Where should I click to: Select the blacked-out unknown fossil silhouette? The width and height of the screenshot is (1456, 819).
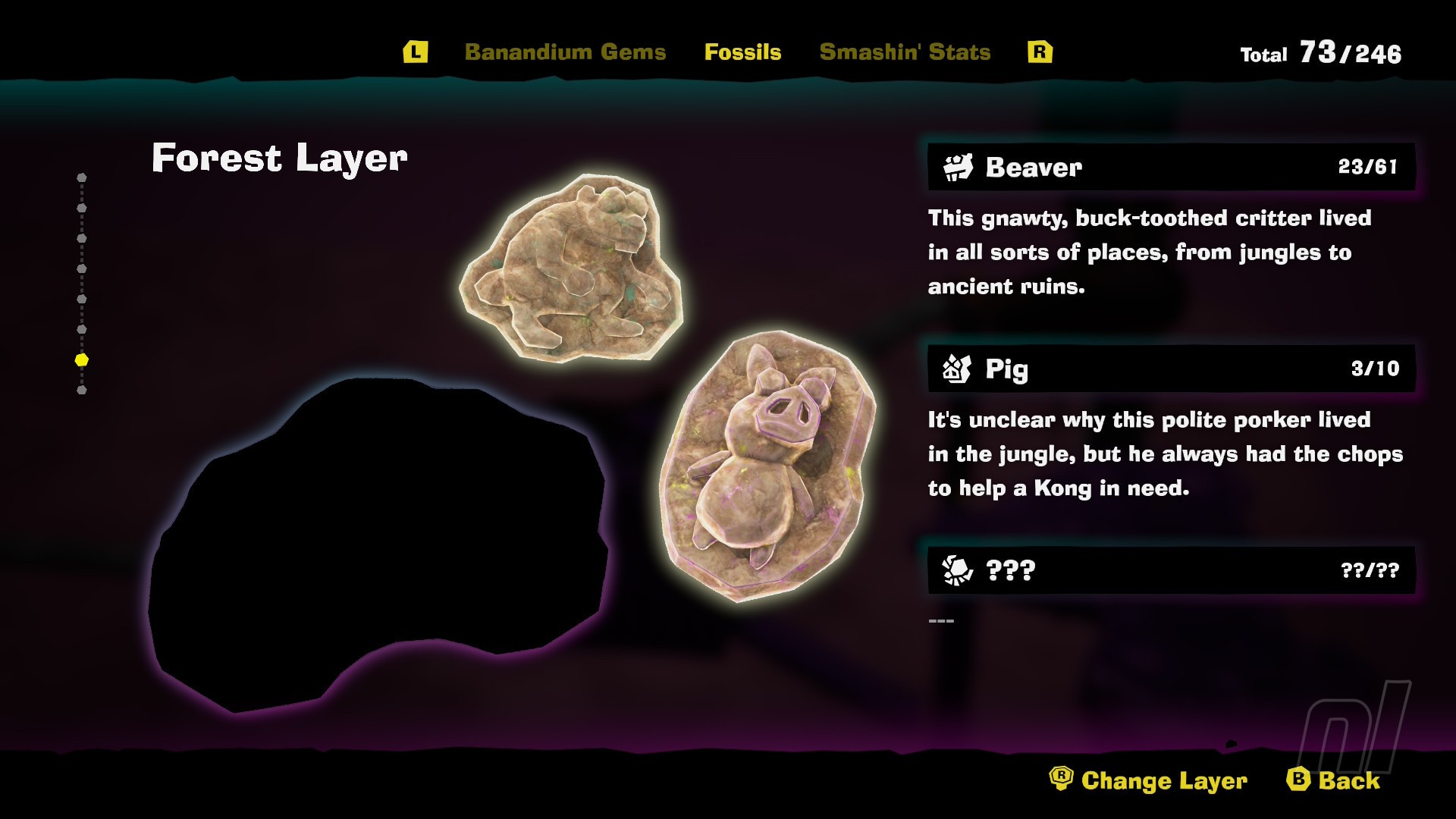click(x=377, y=546)
